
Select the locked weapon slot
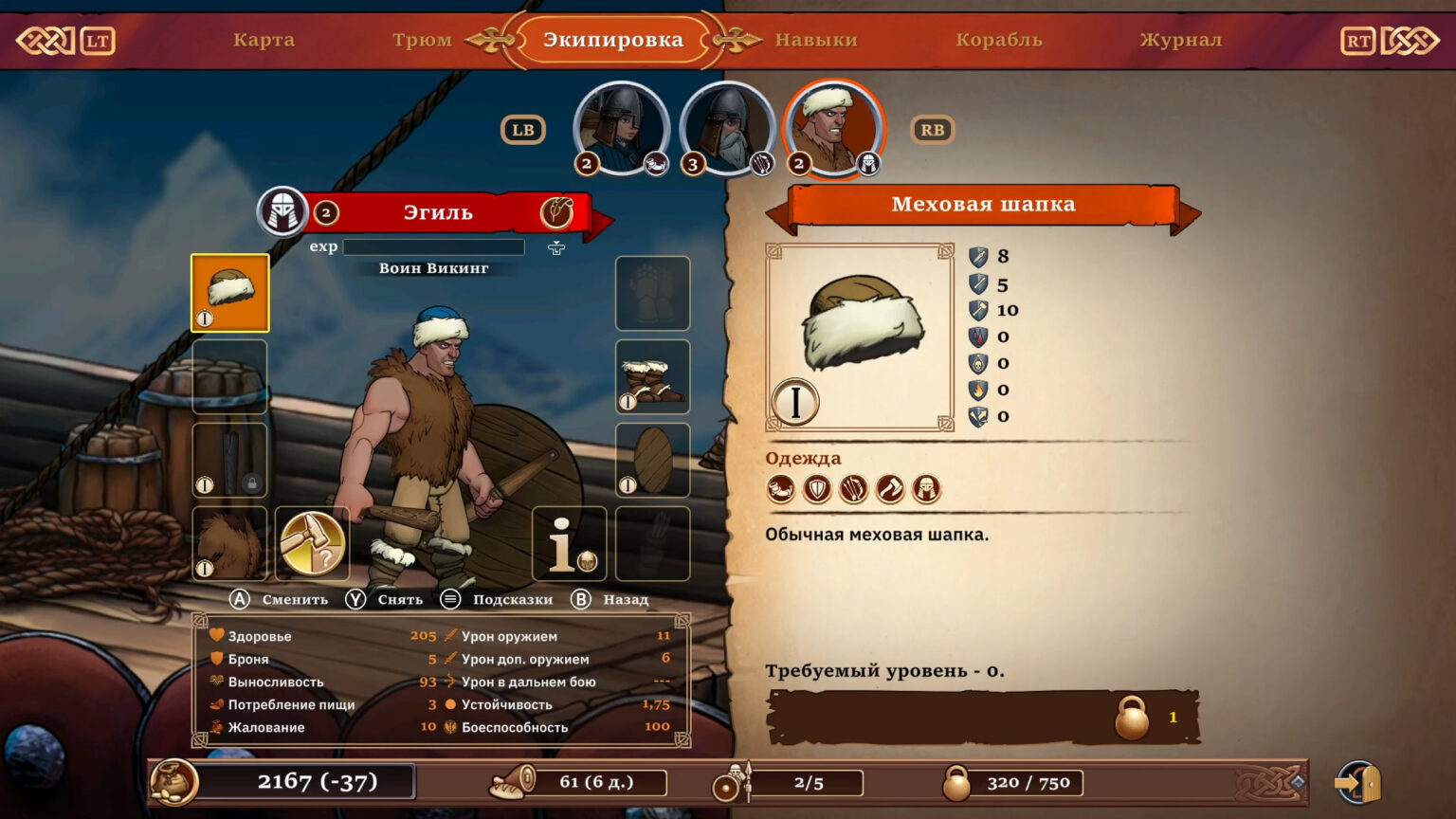(x=229, y=460)
